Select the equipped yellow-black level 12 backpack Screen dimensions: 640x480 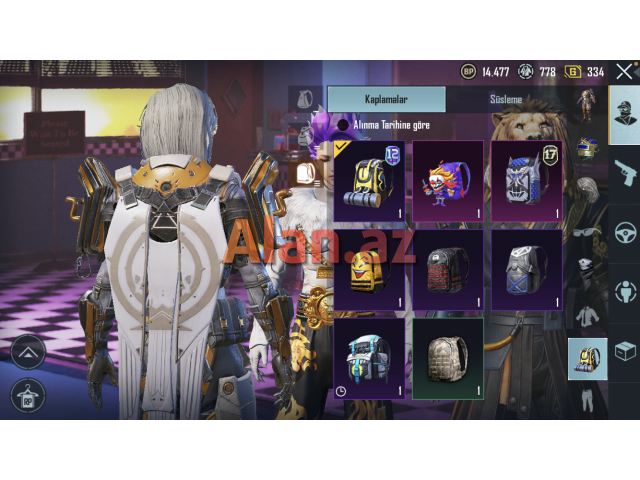tap(369, 180)
